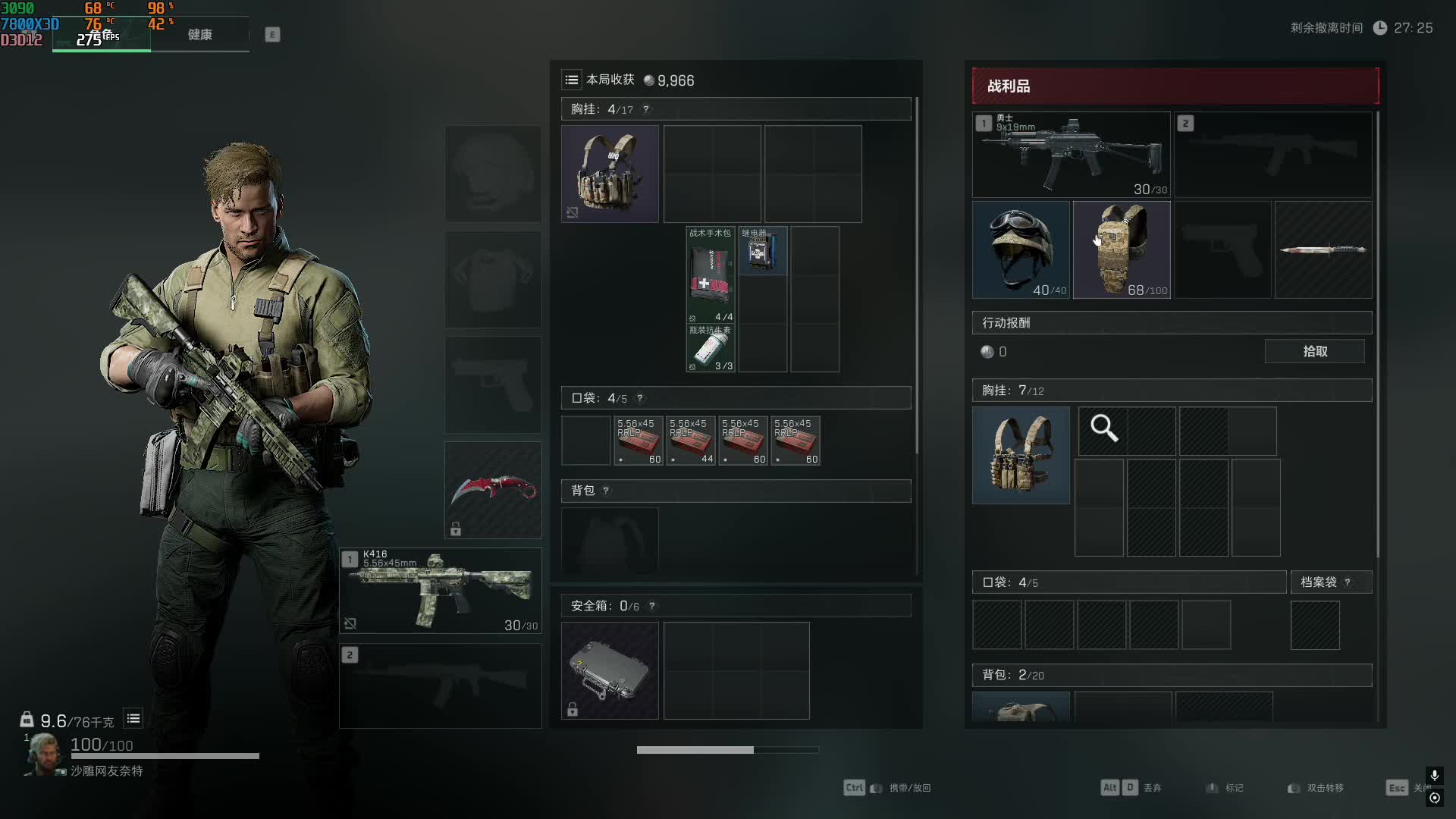Select the 5.56x45 ammo stack of 44
The width and height of the screenshot is (1456, 819).
(x=691, y=441)
